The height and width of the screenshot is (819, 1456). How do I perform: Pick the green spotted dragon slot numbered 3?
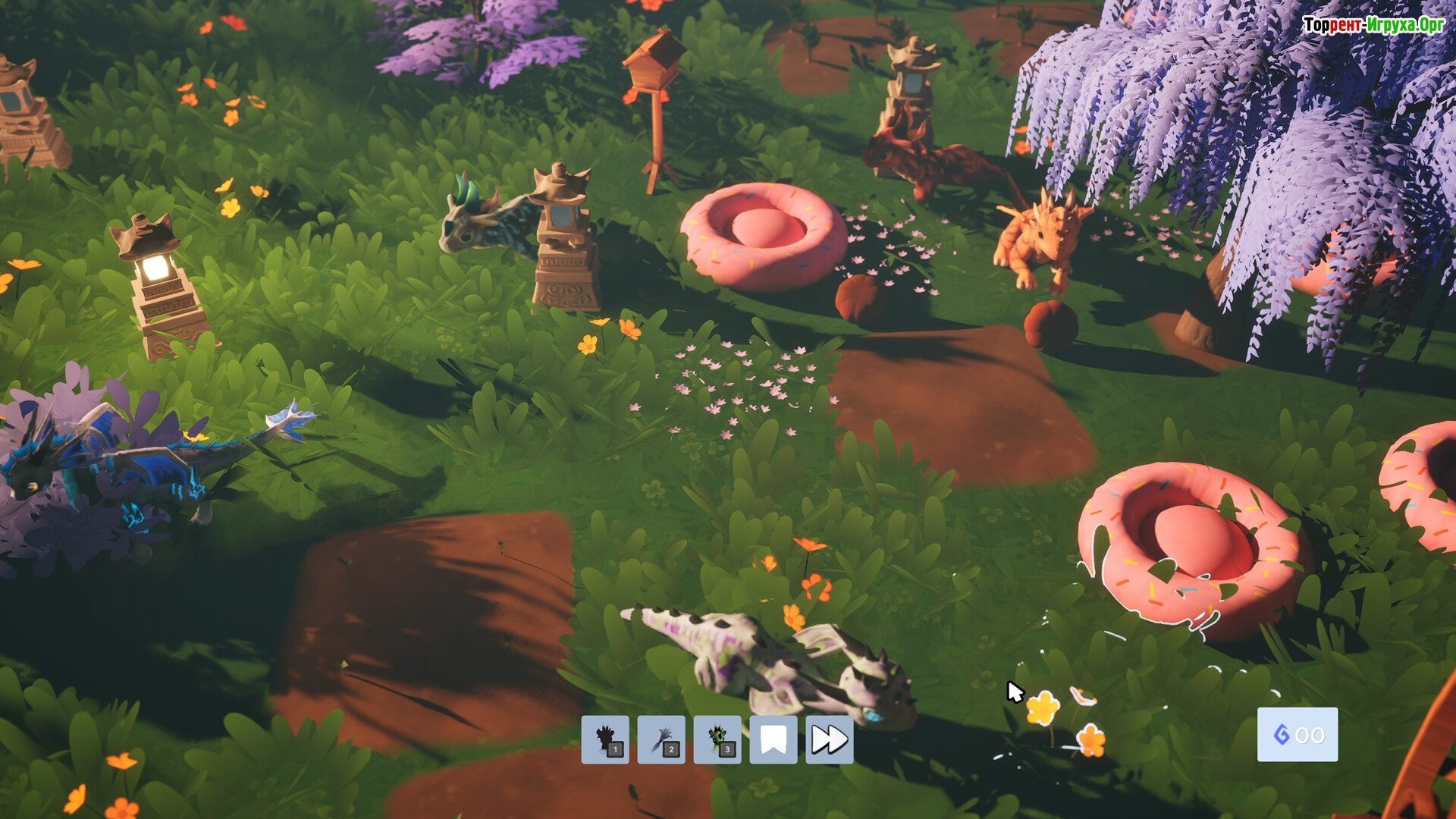[717, 739]
